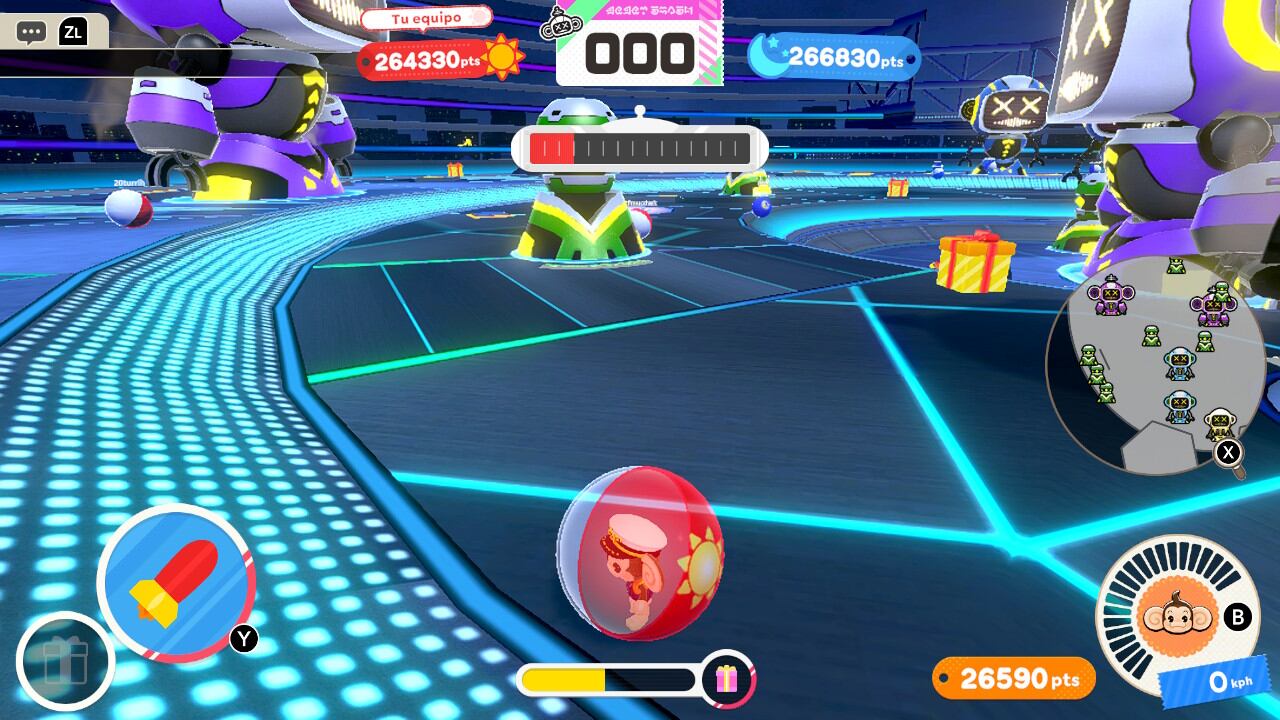Open the circular minimap
The image size is (1280, 720).
point(1155,365)
